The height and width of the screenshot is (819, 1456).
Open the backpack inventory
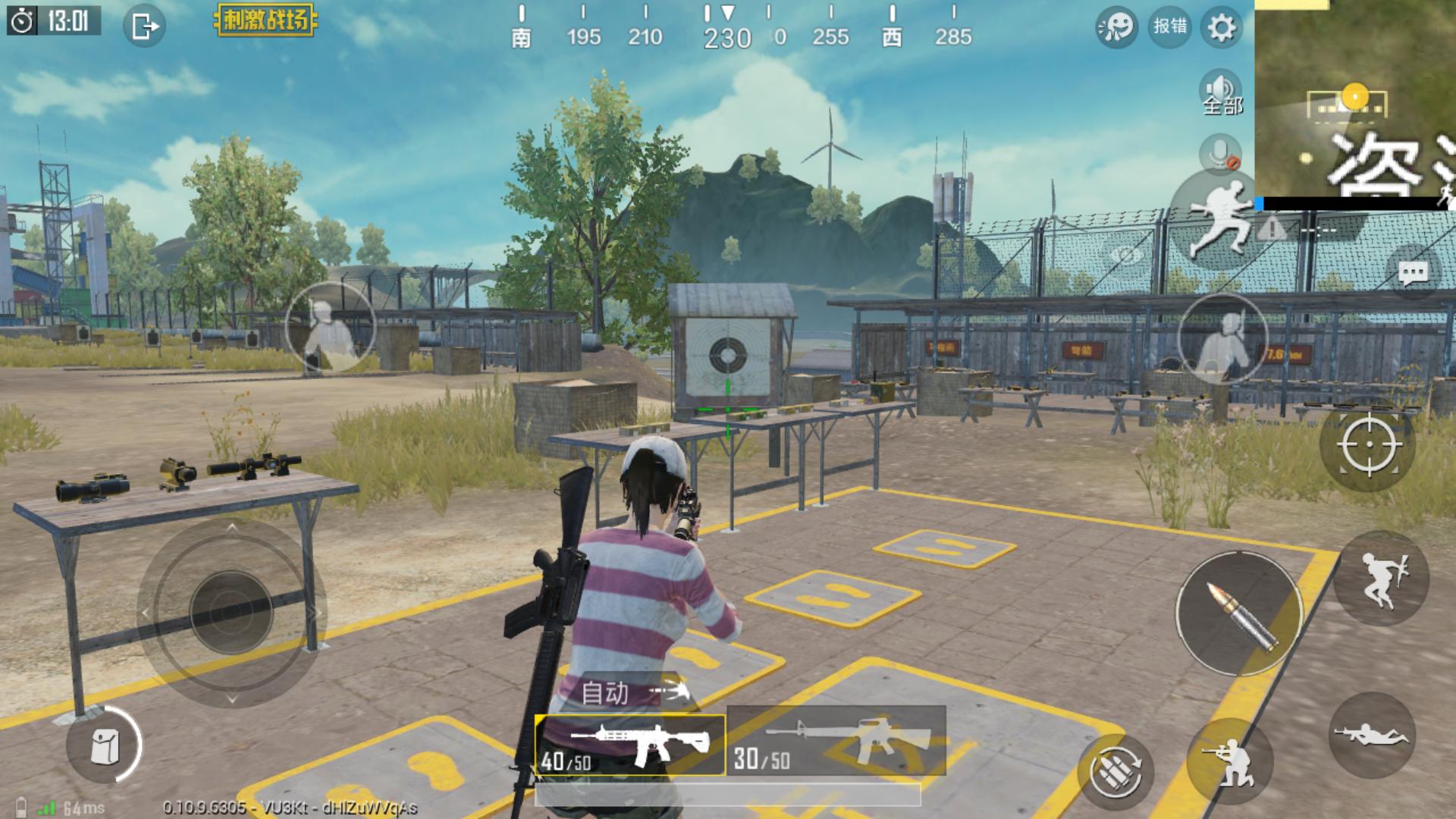coord(104,745)
